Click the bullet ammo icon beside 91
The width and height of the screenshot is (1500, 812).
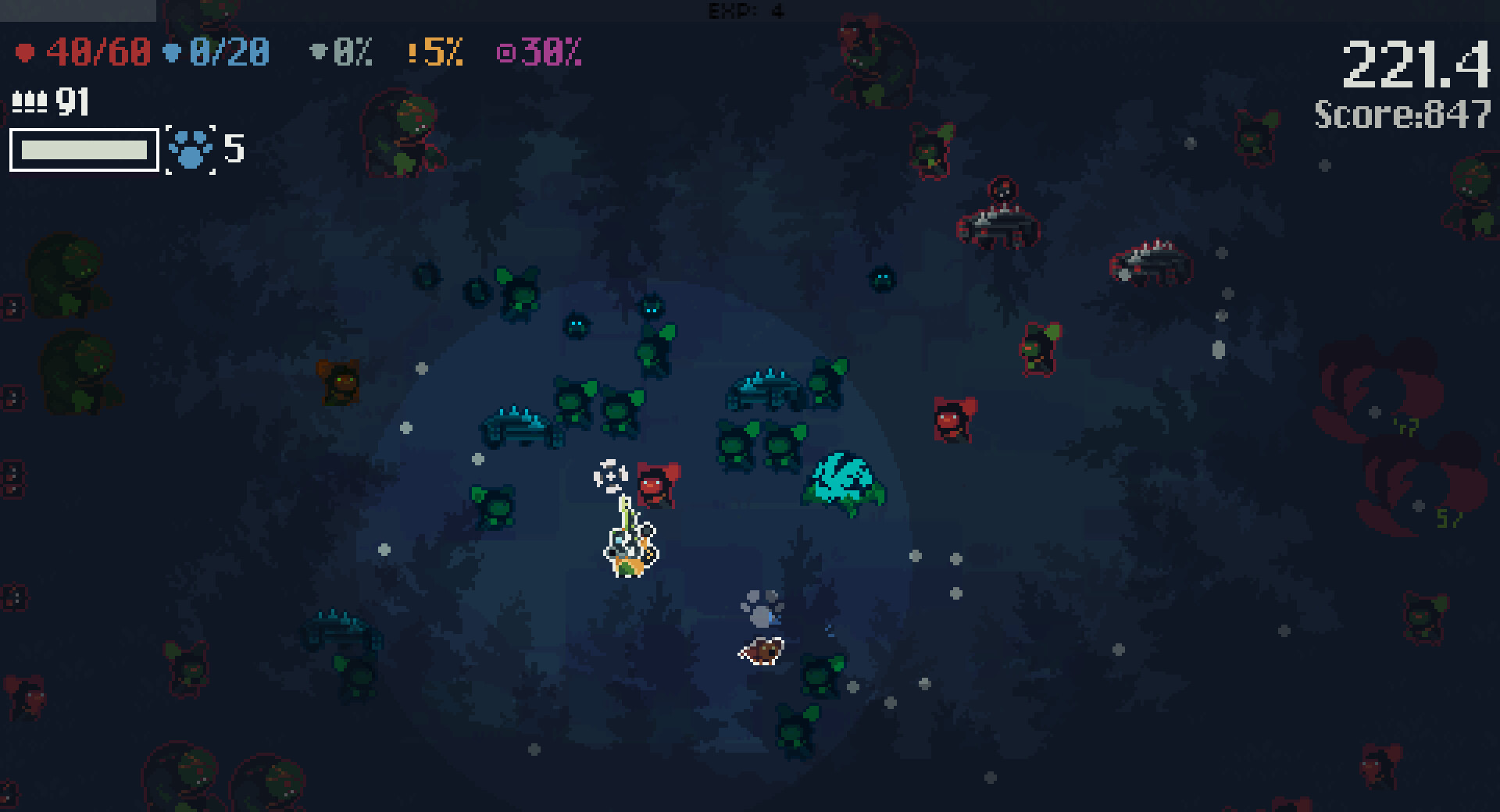coord(30,100)
